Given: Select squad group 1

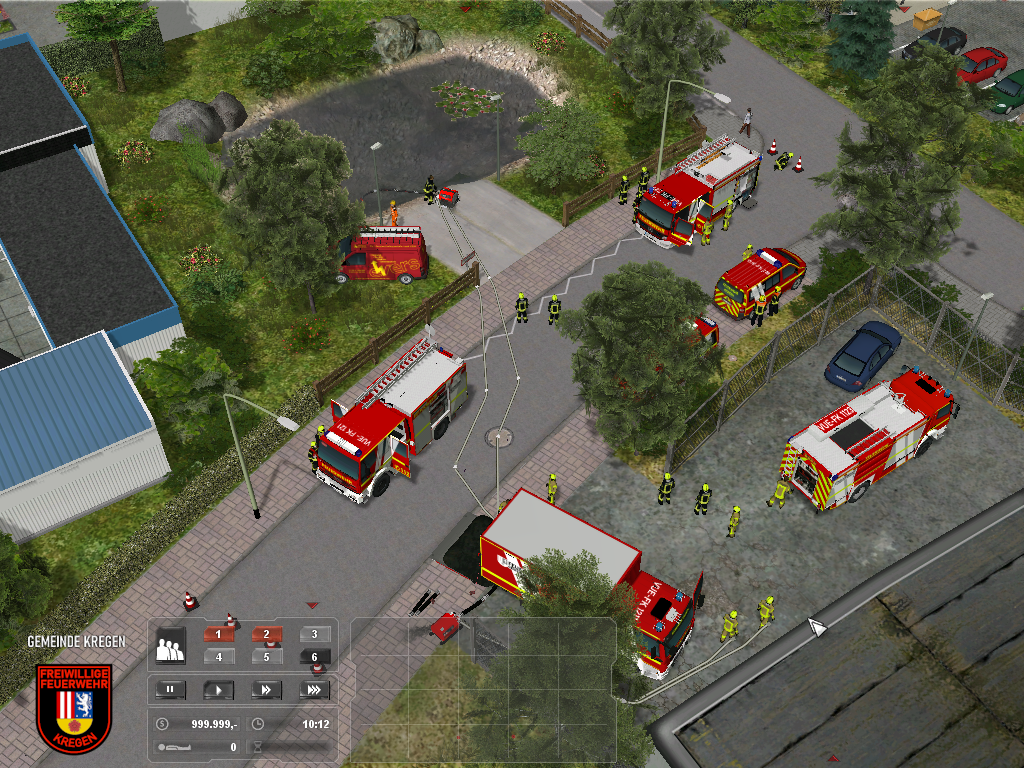Looking at the screenshot, I should click(x=220, y=634).
